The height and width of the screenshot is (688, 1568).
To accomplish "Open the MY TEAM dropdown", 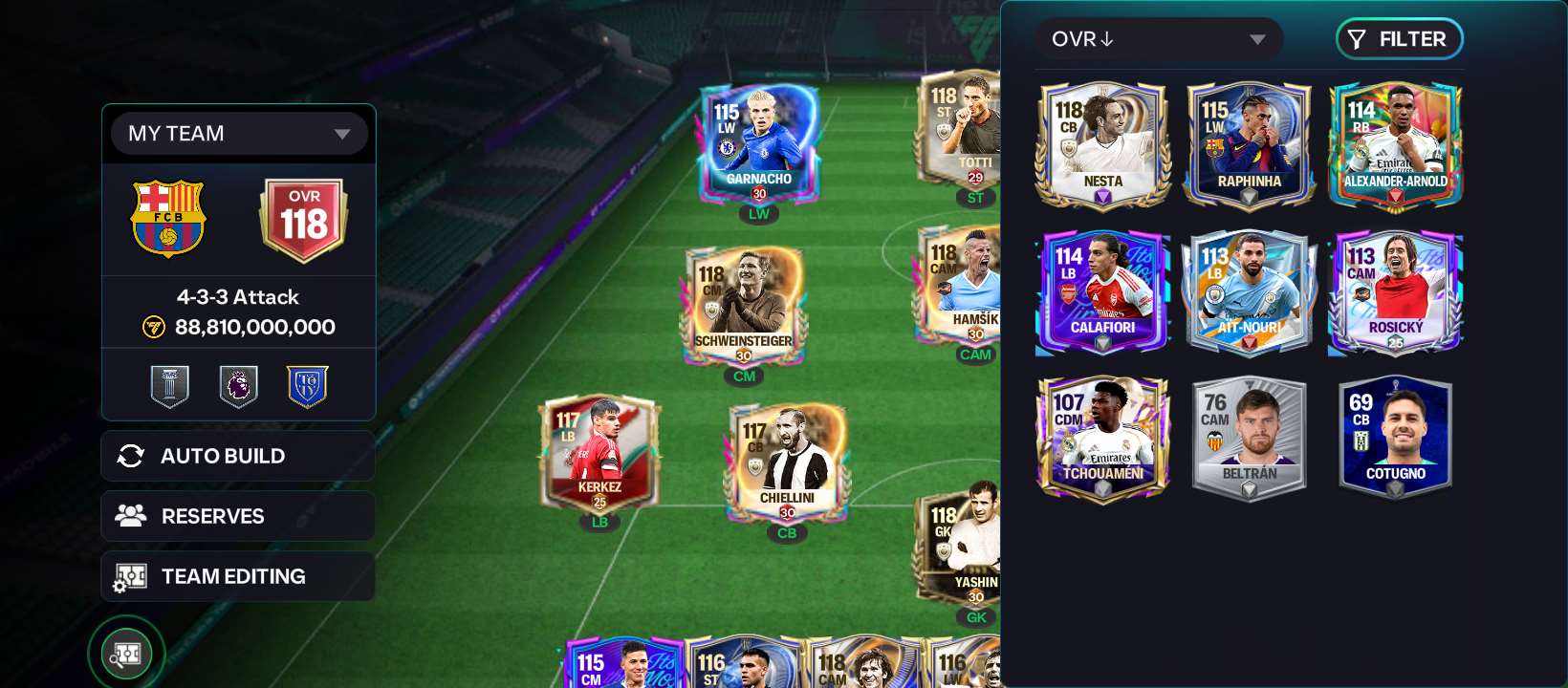I will tap(239, 134).
